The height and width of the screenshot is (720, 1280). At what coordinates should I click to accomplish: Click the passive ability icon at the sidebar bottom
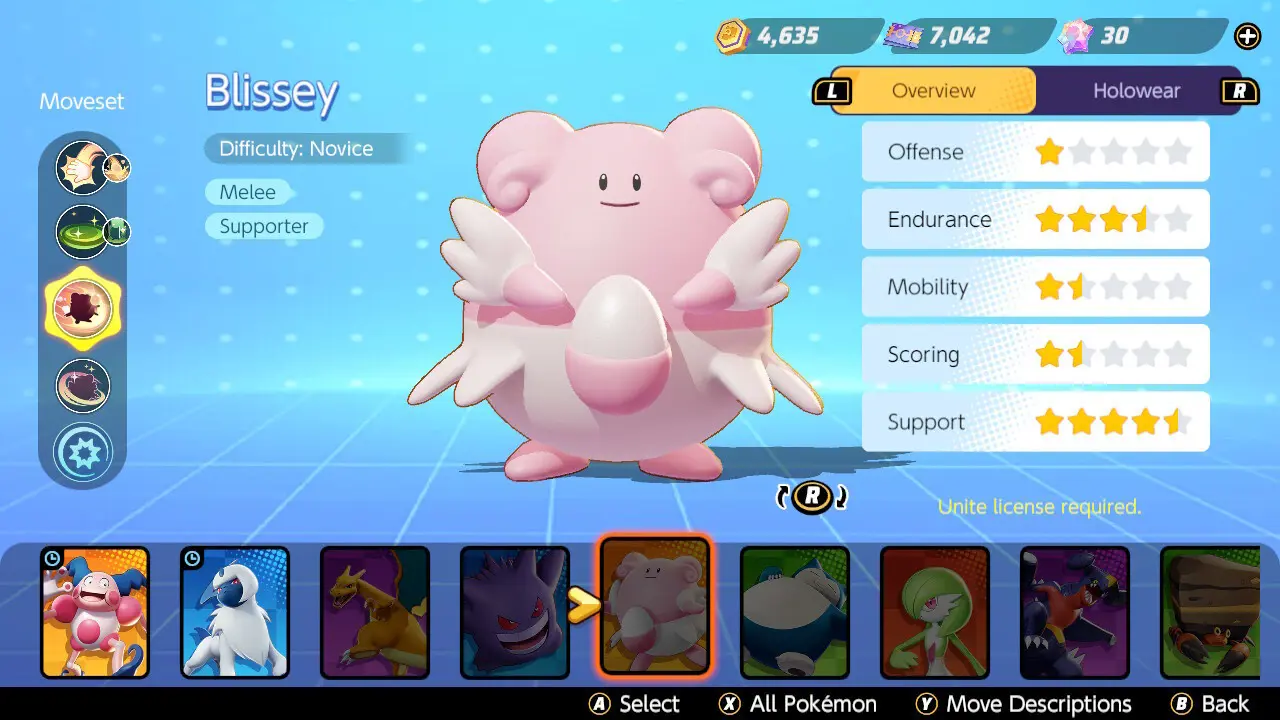[83, 451]
